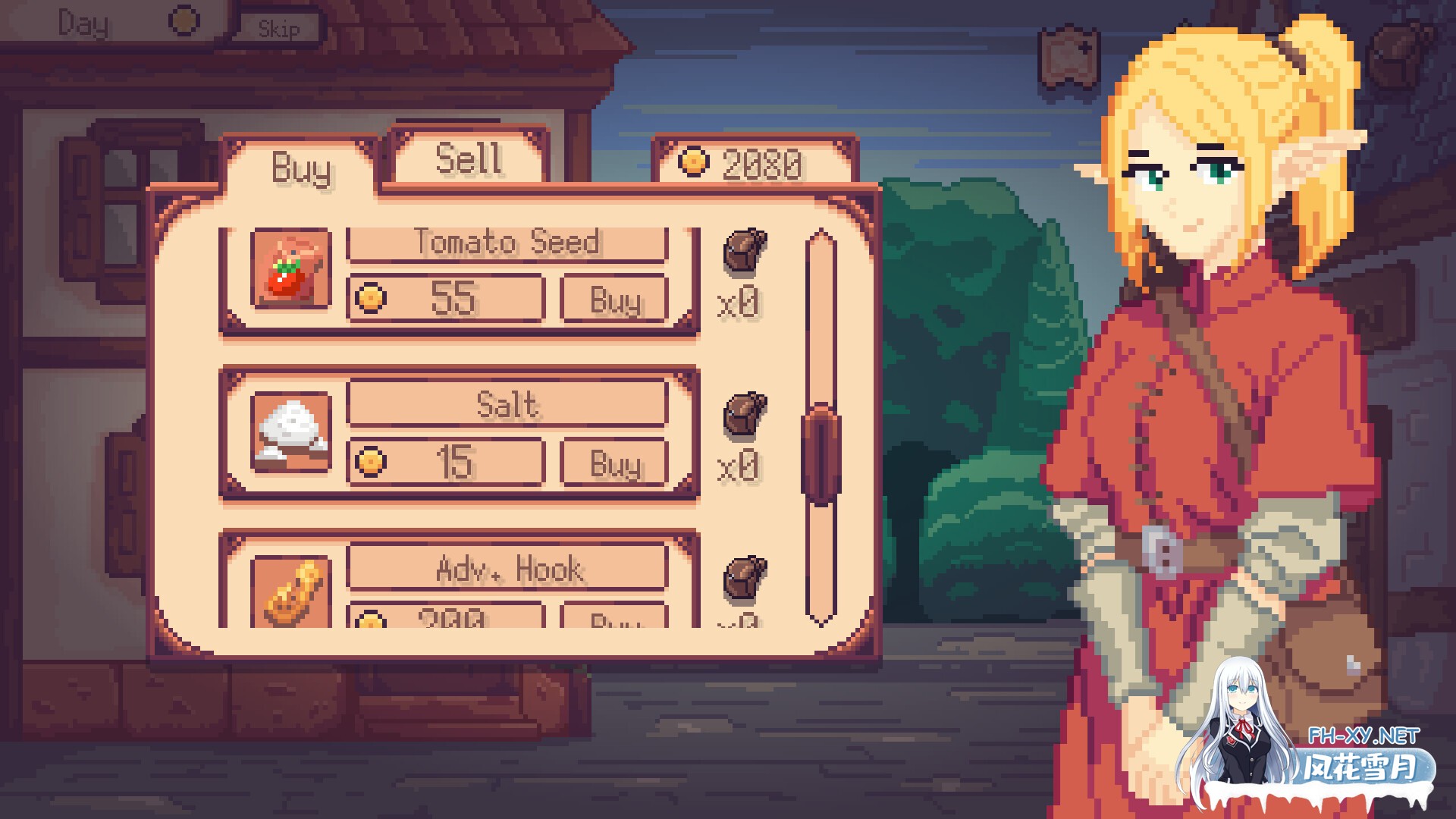Screen dimensions: 1456x819
Task: Click the shop list scrollbar handle
Action: pyautogui.click(x=821, y=453)
